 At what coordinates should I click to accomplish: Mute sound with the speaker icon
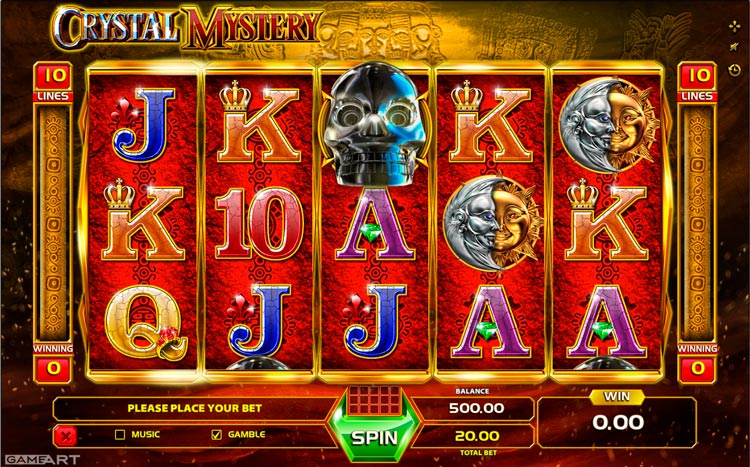tap(736, 45)
